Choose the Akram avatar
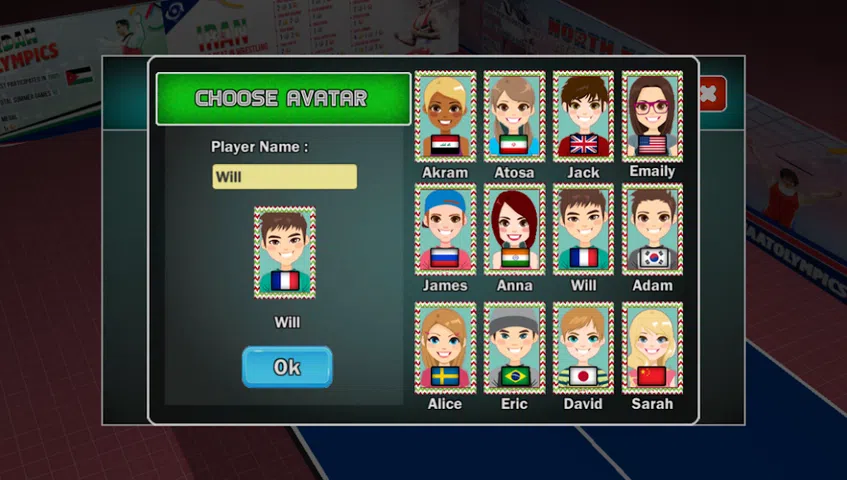Image resolution: width=847 pixels, height=480 pixels. pyautogui.click(x=445, y=116)
